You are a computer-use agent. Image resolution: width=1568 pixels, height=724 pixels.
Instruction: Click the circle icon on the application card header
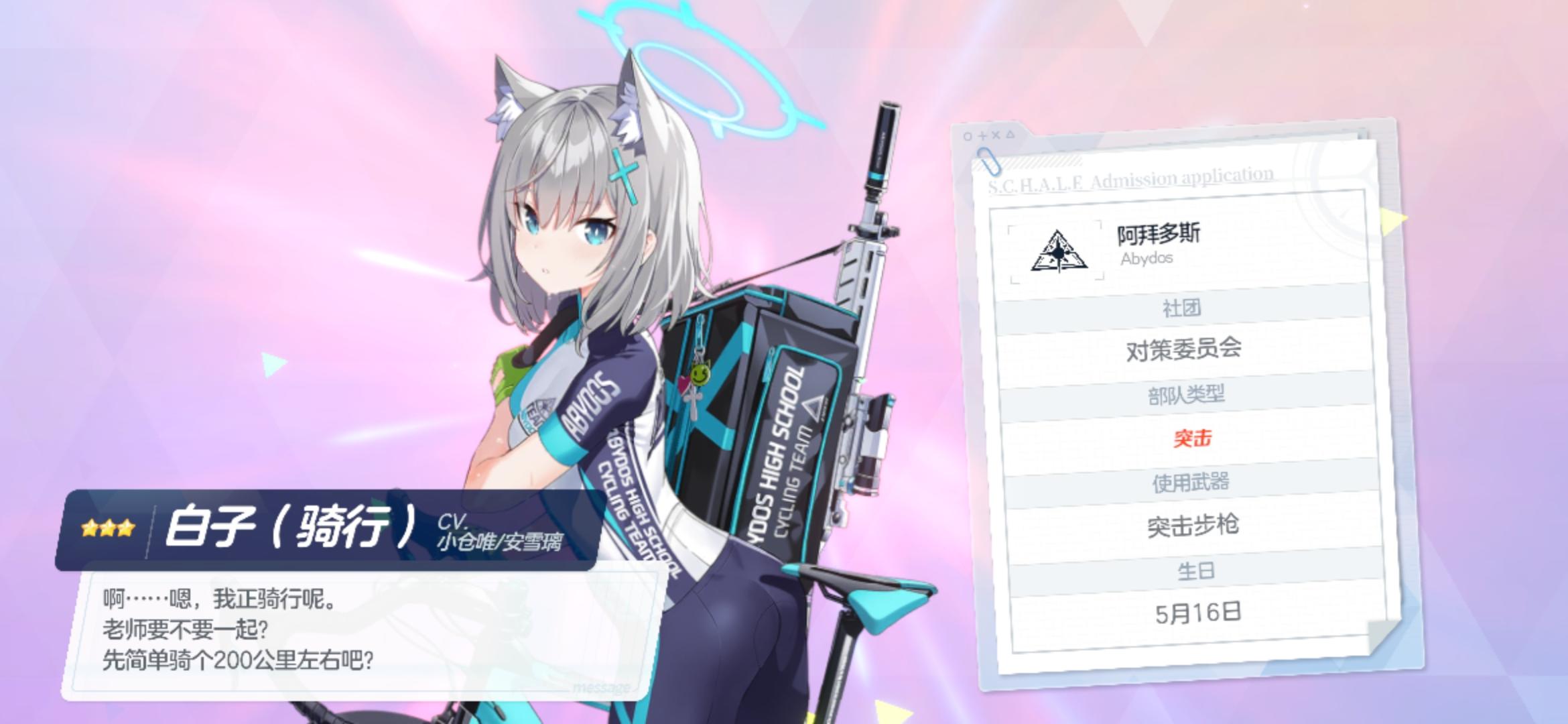pyautogui.click(x=968, y=135)
